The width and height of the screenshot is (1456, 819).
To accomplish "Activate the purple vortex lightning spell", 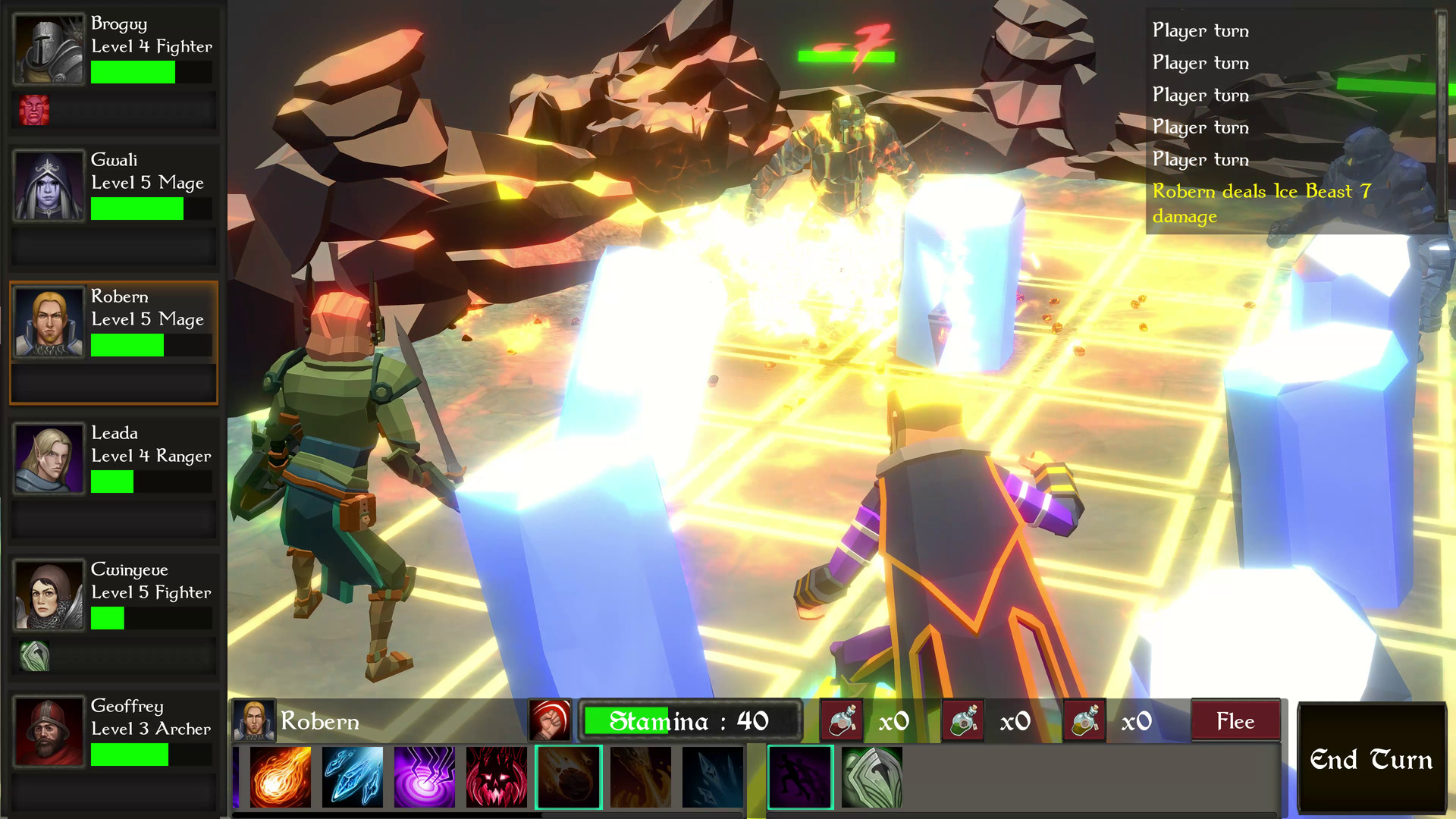I will pyautogui.click(x=424, y=775).
